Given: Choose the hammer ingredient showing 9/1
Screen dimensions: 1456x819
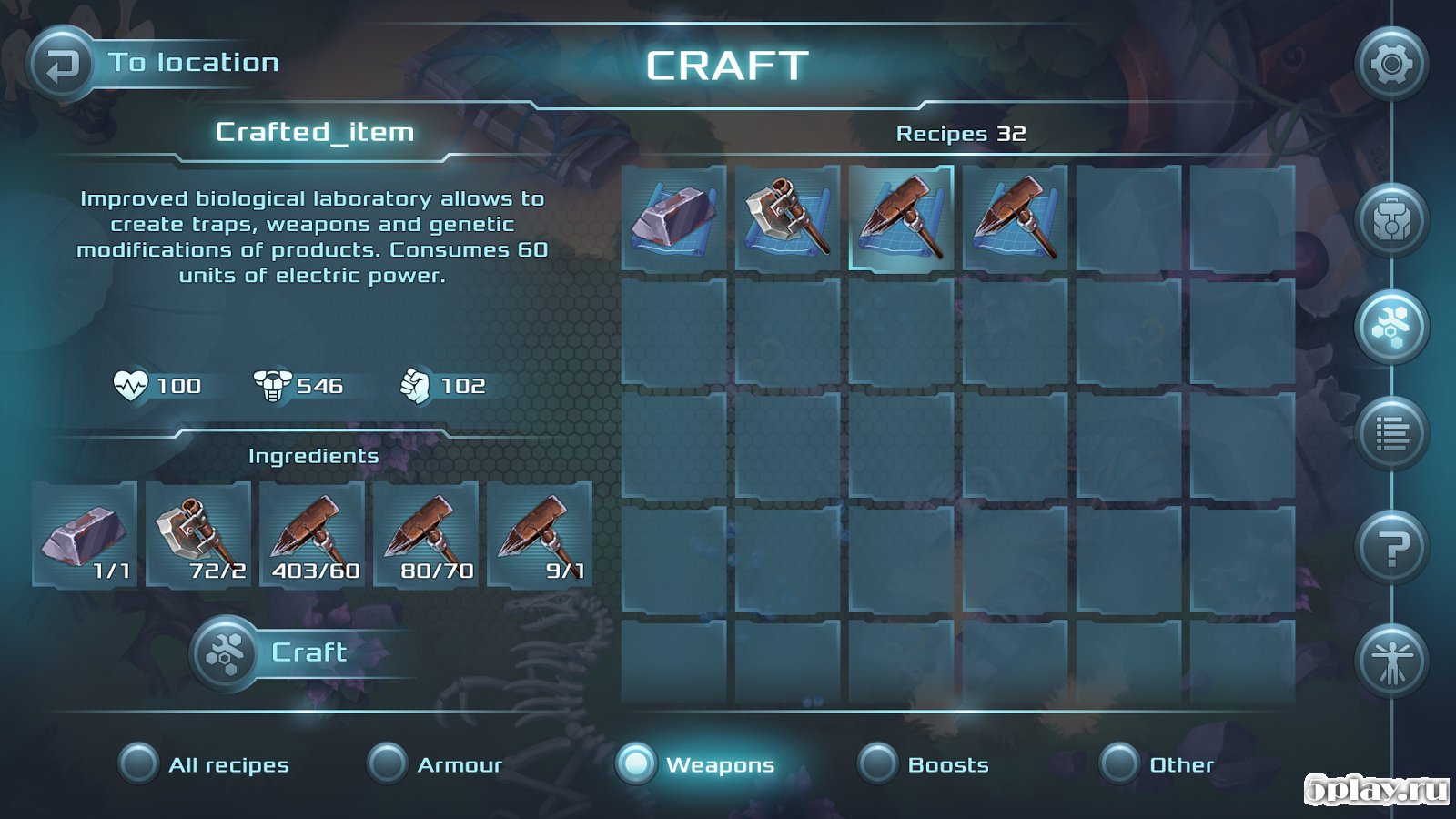Looking at the screenshot, I should (540, 535).
